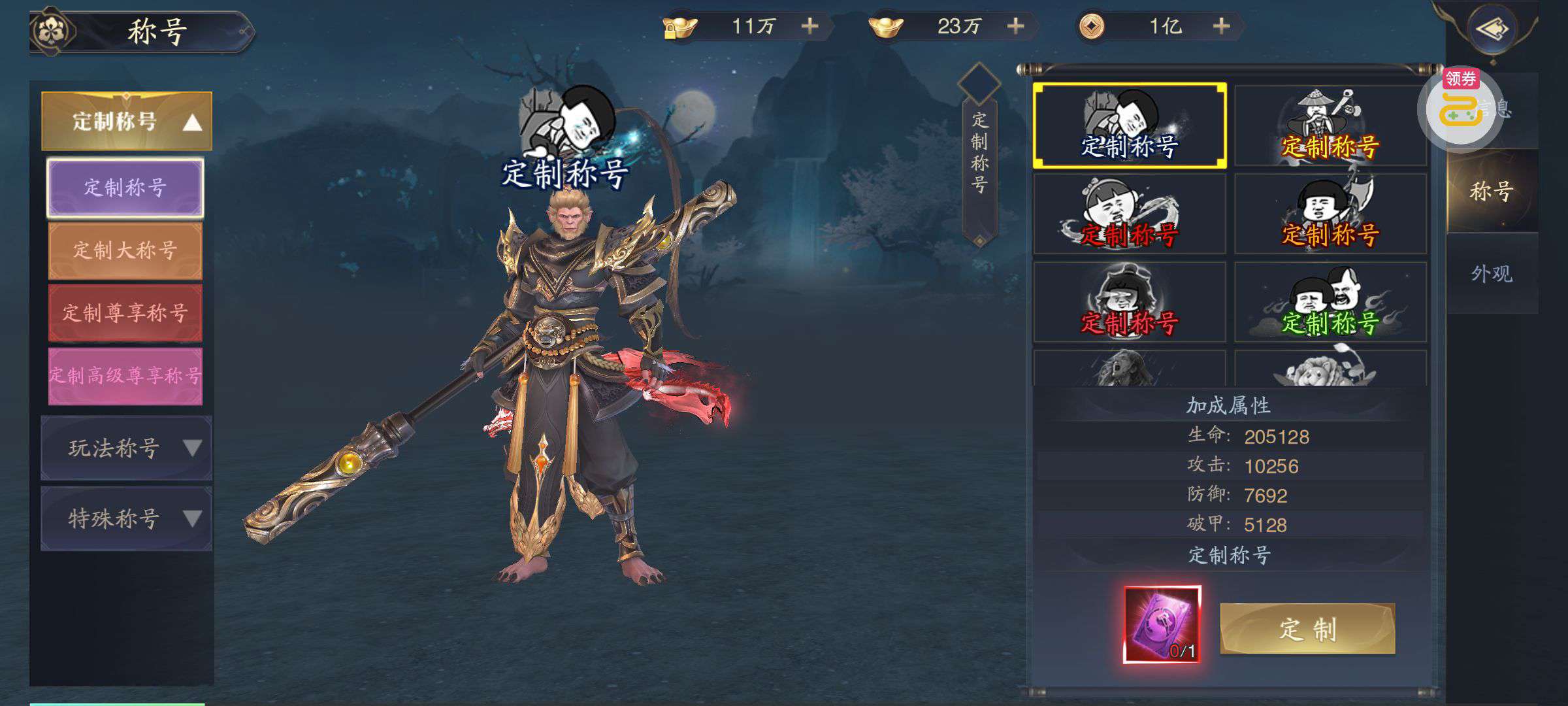Expand the 玩法称号 dropdown

pyautogui.click(x=127, y=448)
